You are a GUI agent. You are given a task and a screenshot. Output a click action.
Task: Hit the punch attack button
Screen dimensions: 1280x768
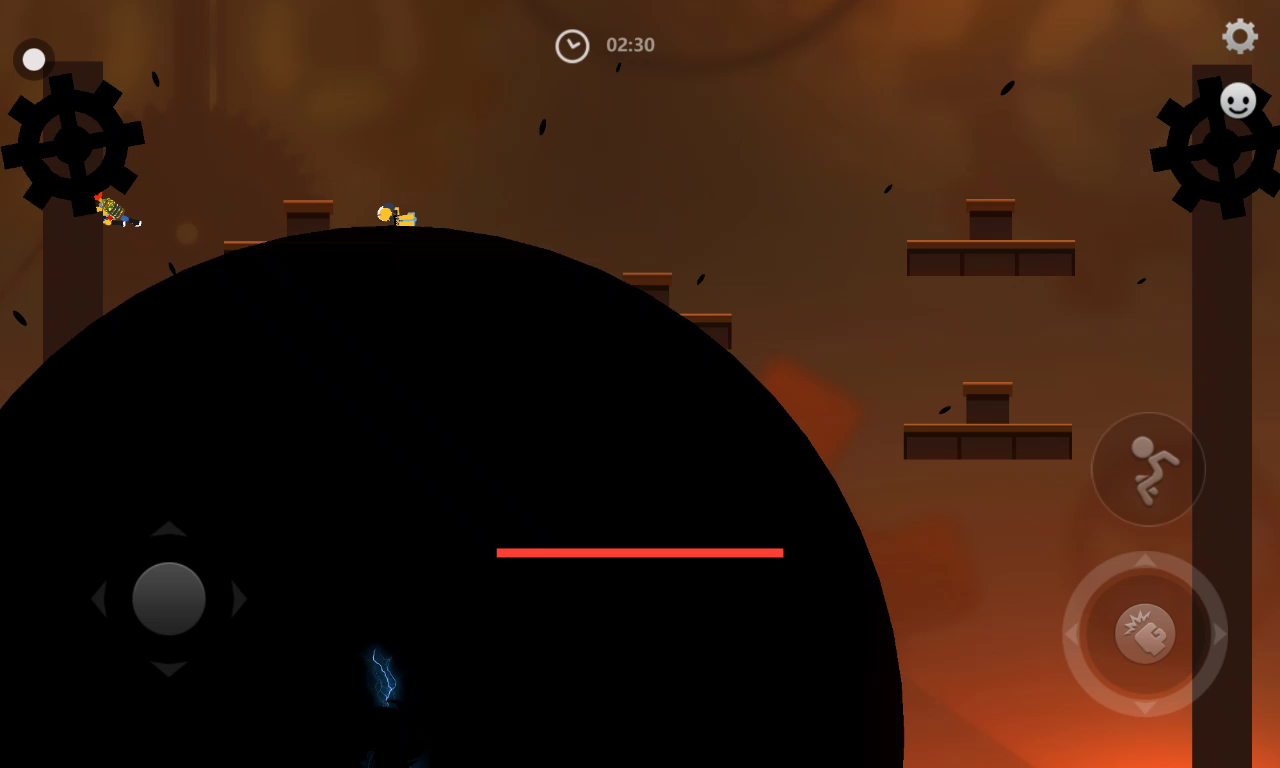pos(1145,634)
